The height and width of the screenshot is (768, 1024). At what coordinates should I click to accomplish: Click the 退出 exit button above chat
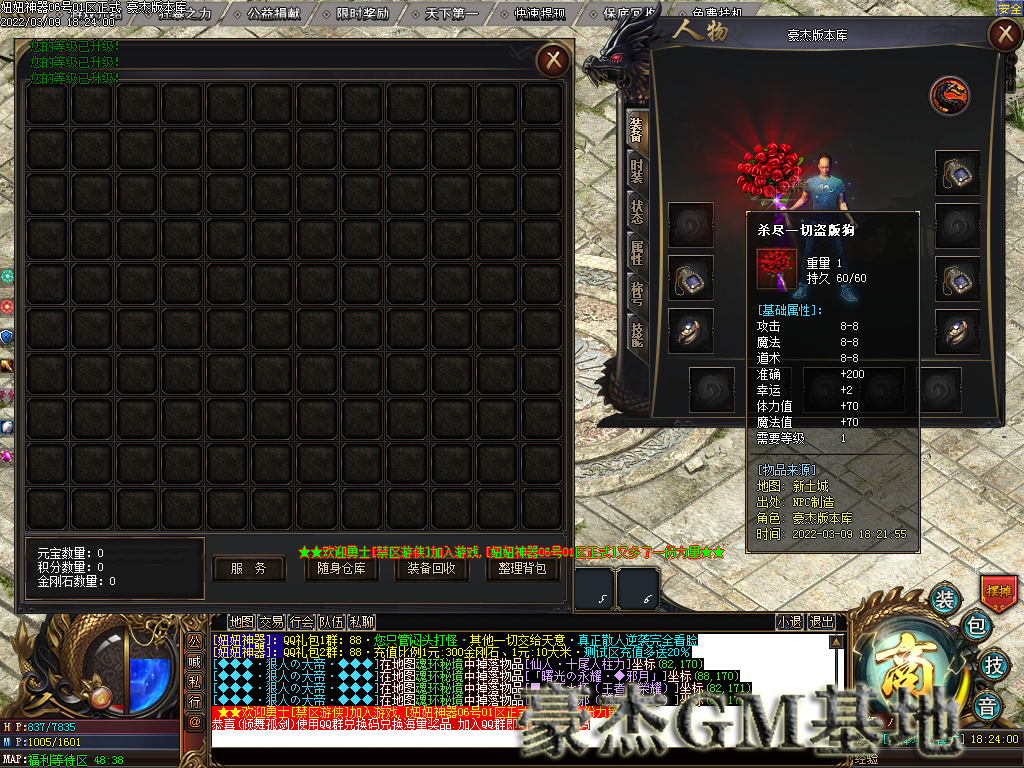[821, 622]
